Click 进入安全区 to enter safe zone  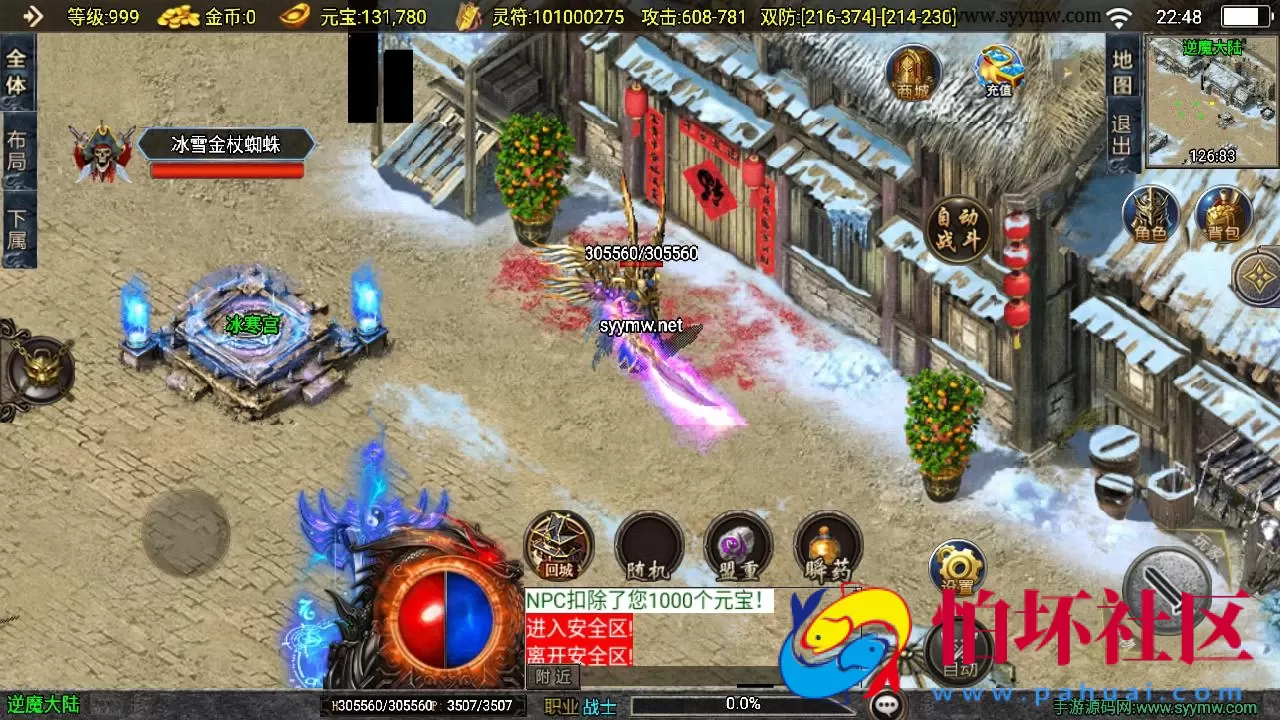click(578, 627)
